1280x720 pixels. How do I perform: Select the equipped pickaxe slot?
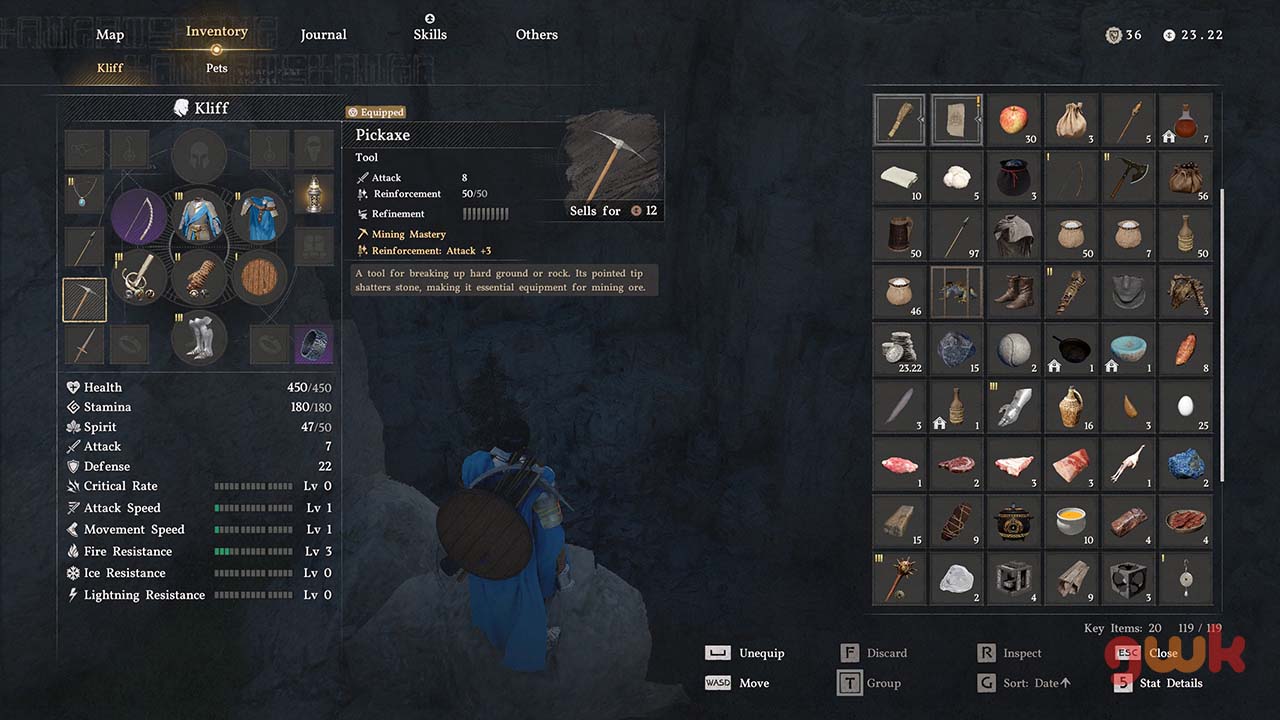coord(85,299)
